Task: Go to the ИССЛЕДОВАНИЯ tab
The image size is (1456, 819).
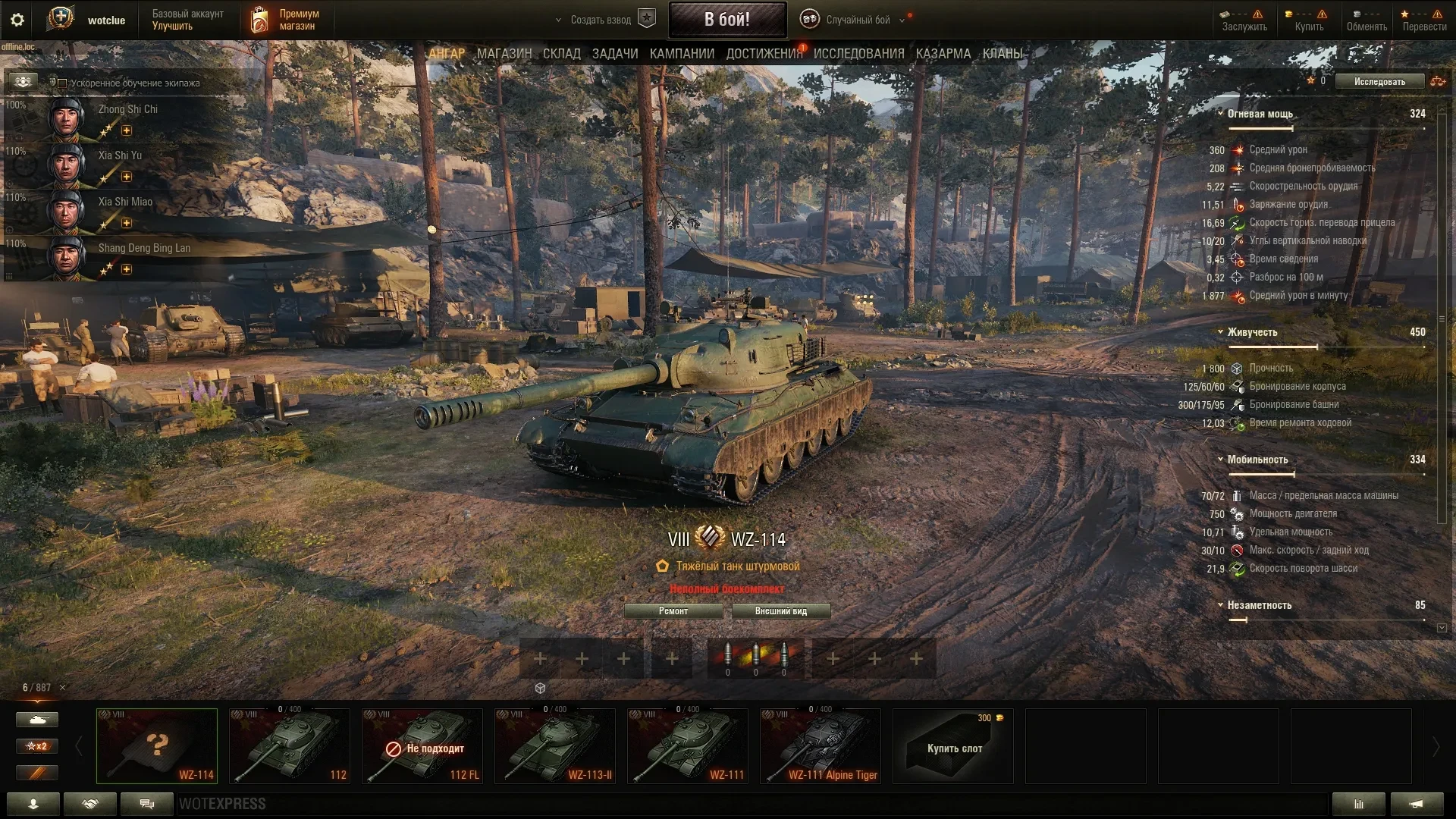Action: pos(858,54)
